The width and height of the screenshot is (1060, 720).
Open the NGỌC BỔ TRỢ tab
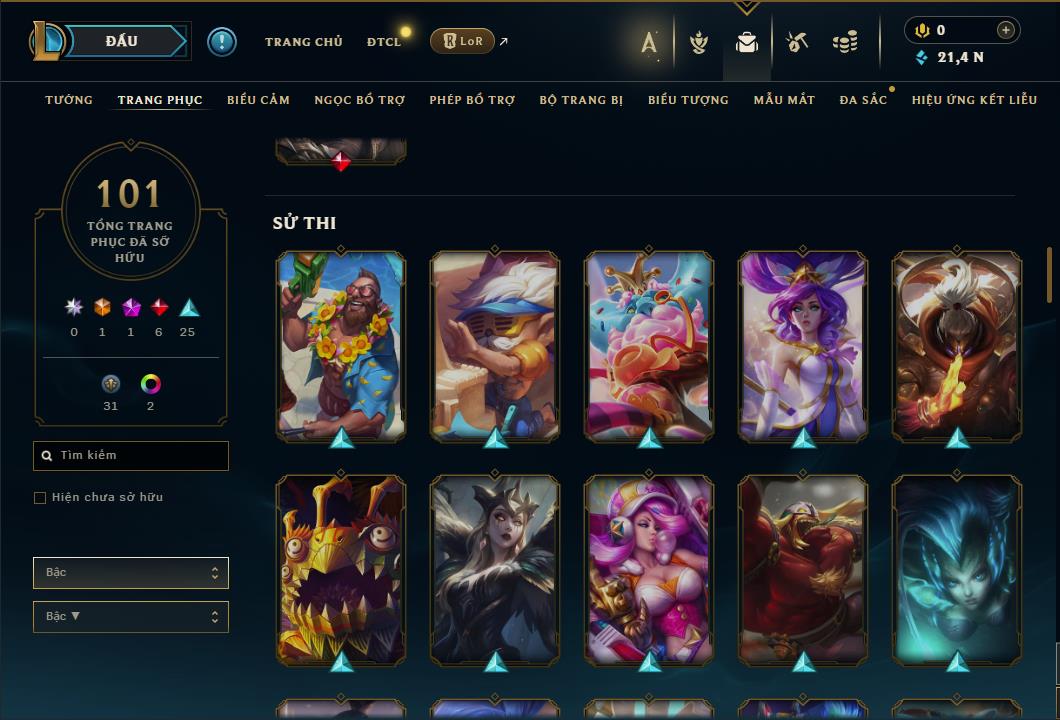click(x=359, y=100)
